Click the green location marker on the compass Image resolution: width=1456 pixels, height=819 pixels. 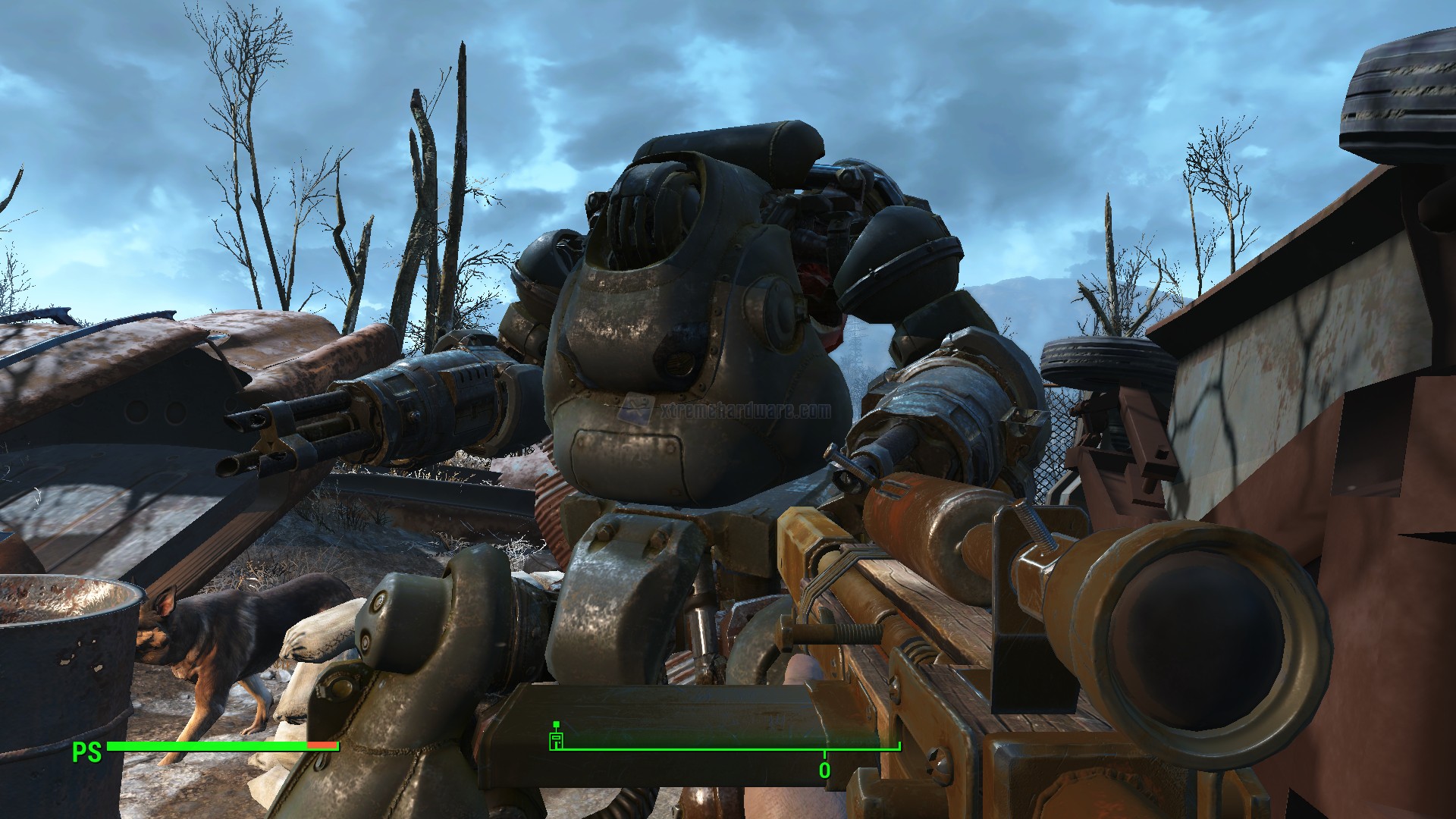tap(556, 739)
